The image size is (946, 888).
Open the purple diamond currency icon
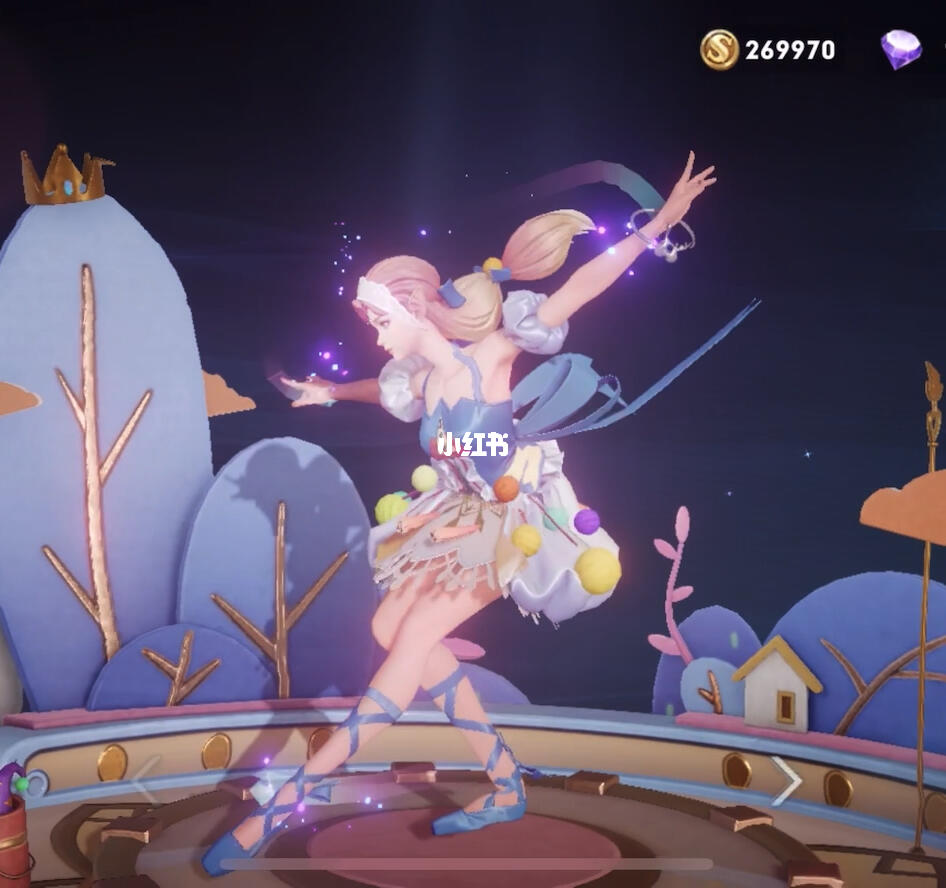(x=901, y=49)
